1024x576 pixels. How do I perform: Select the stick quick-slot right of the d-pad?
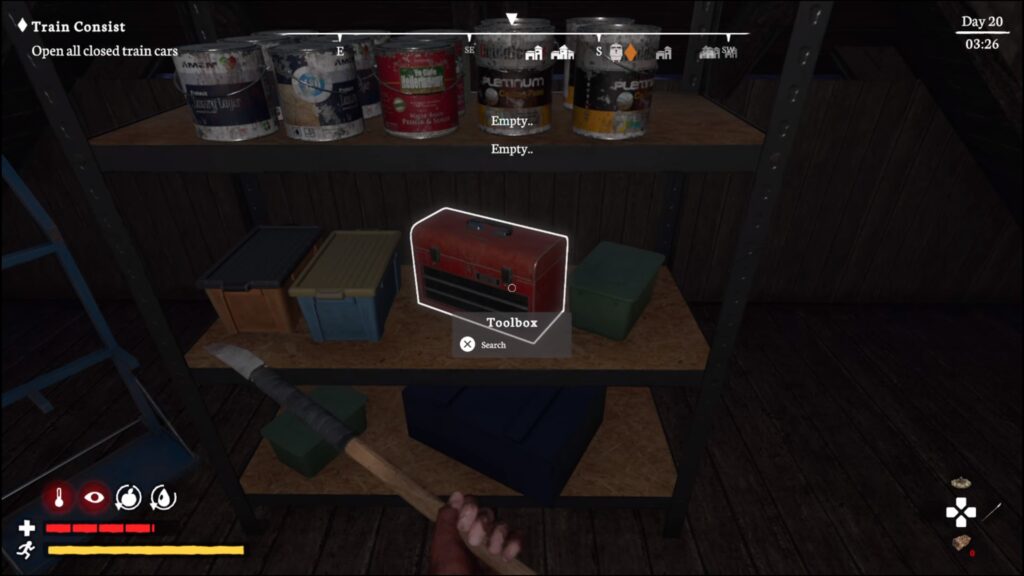[x=992, y=512]
